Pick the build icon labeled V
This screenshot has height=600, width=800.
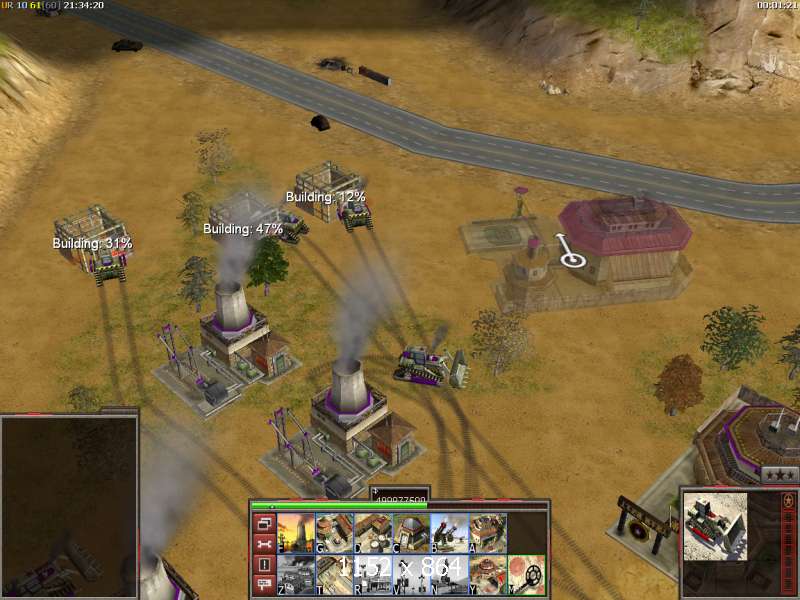(411, 574)
